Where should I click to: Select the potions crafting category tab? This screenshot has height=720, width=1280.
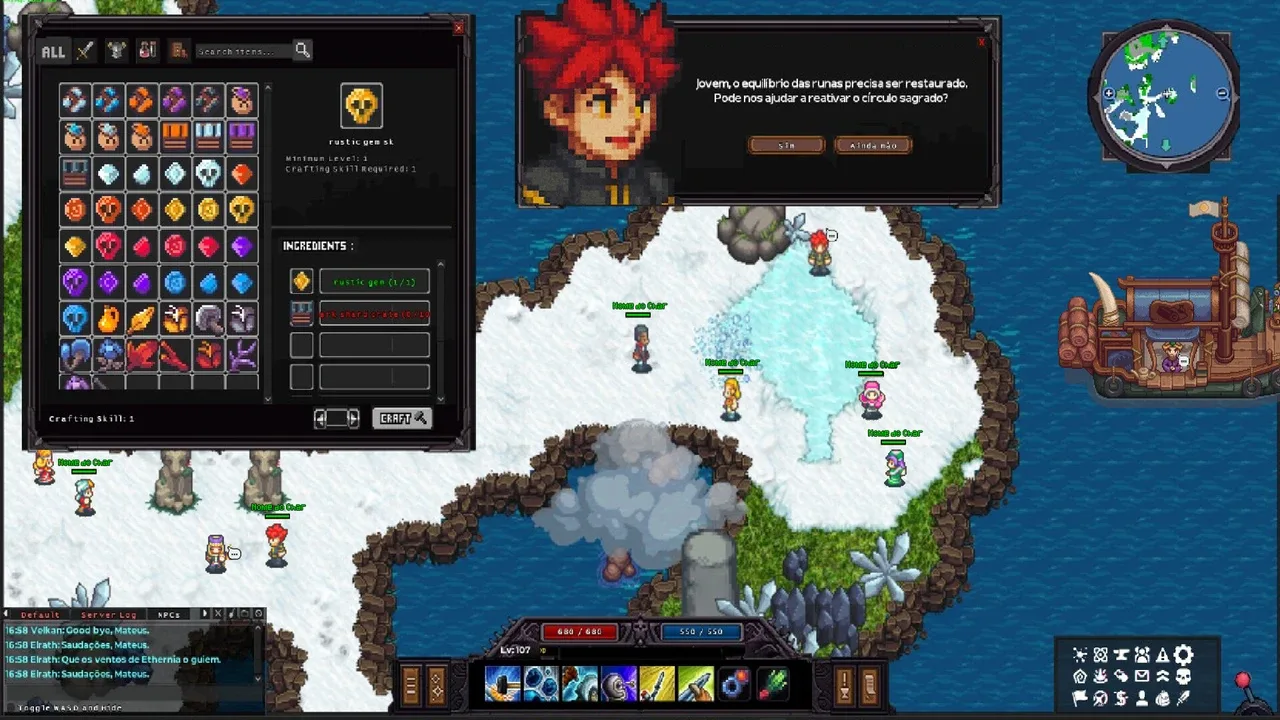[x=148, y=50]
